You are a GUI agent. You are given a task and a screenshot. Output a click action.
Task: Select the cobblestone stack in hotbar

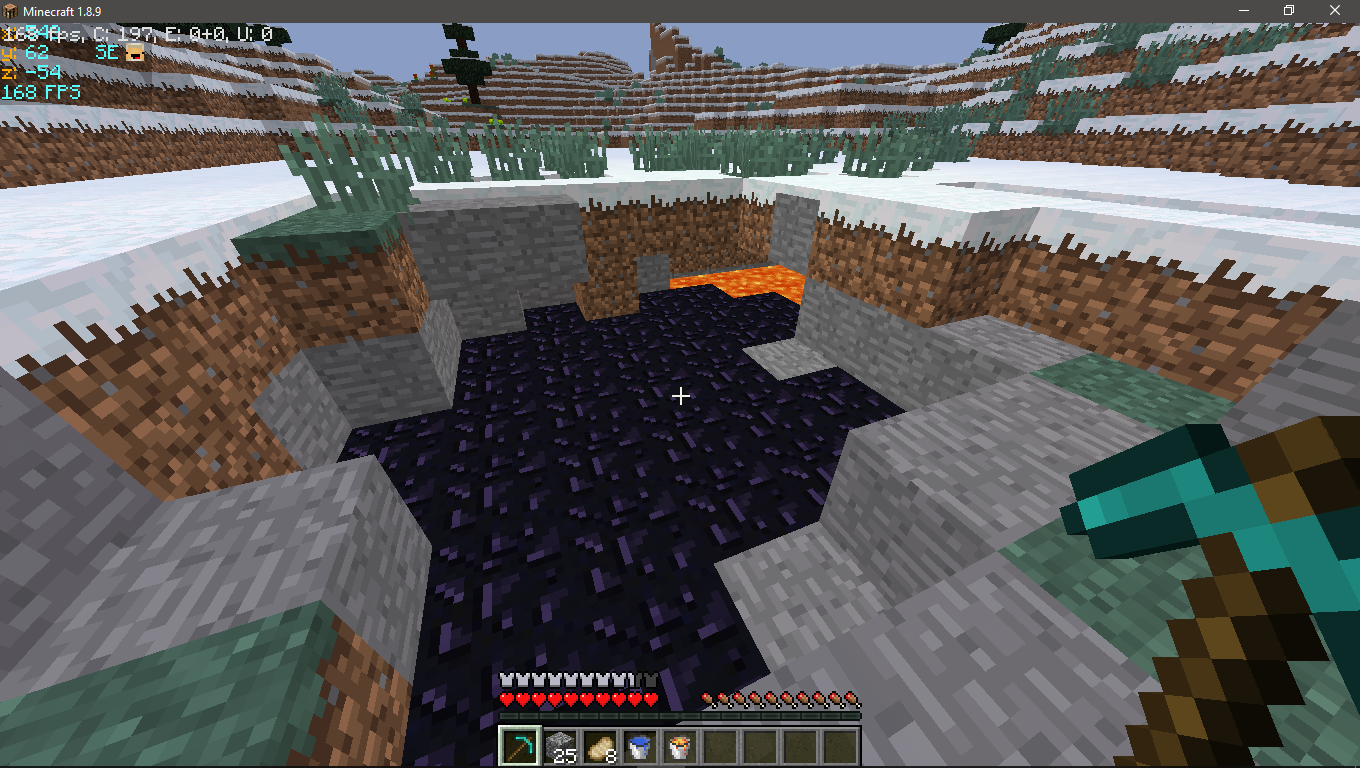559,746
